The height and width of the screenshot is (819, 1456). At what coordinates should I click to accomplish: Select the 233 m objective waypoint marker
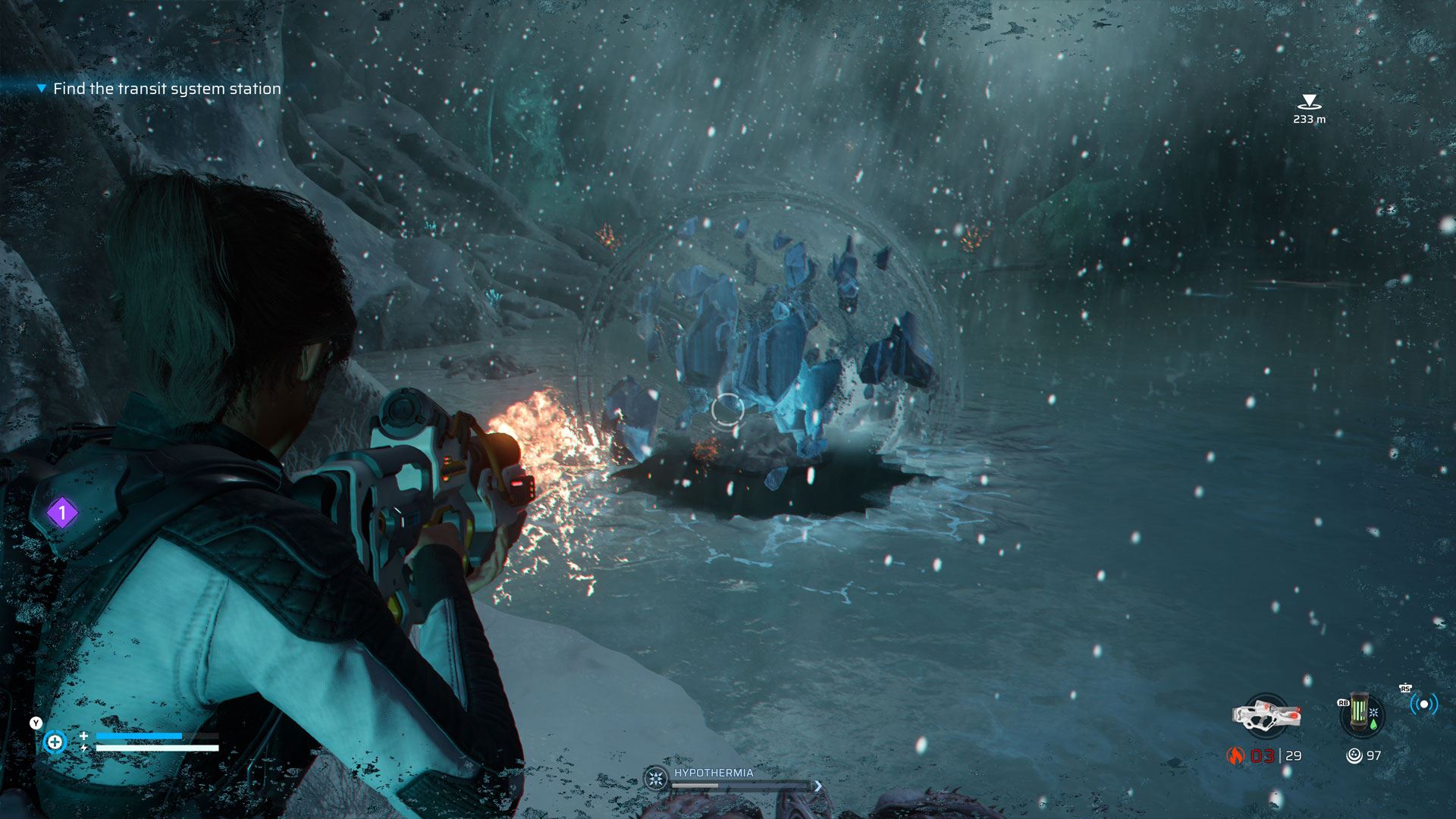(x=1309, y=102)
